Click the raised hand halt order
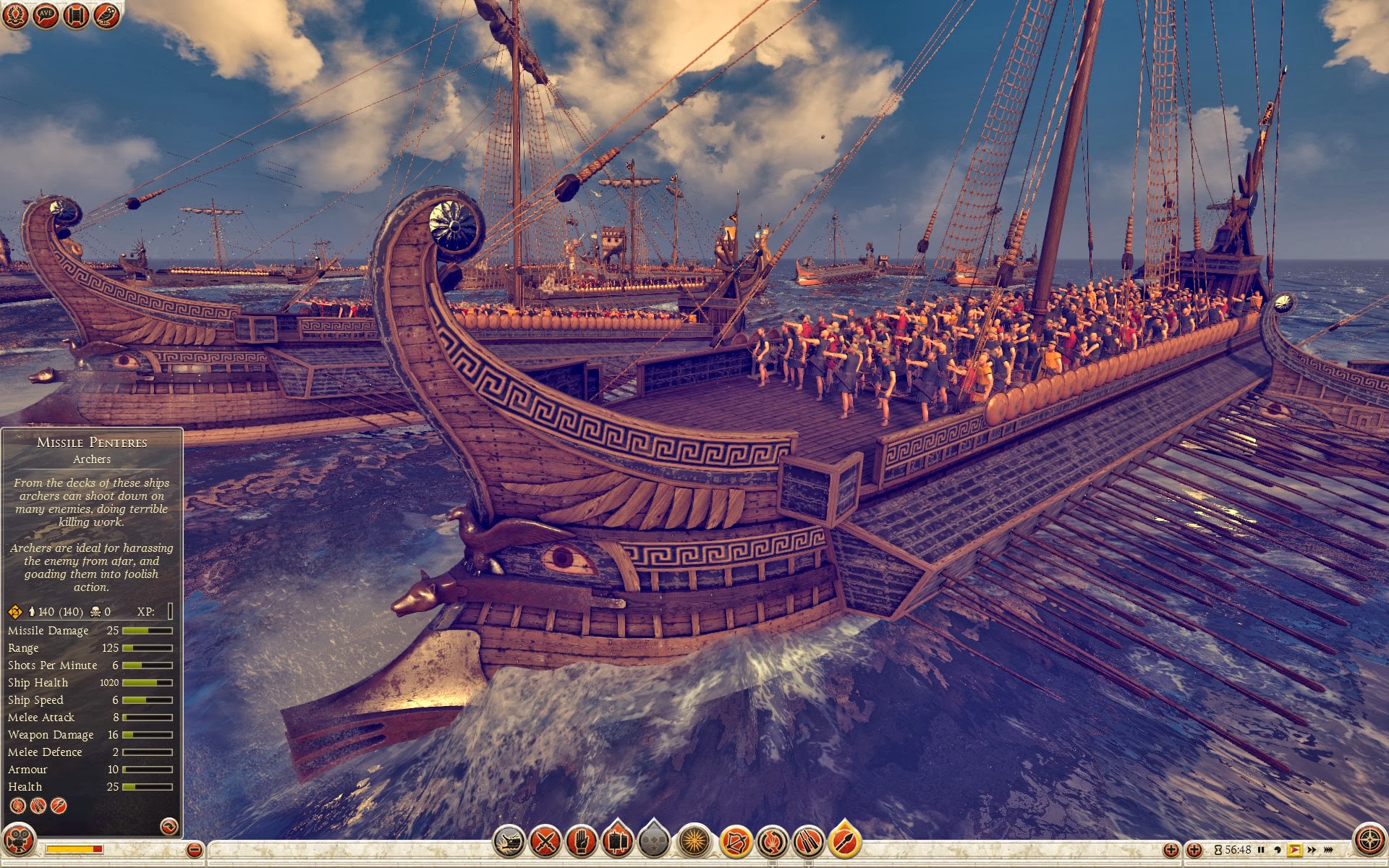Image resolution: width=1389 pixels, height=868 pixels. pyautogui.click(x=581, y=841)
